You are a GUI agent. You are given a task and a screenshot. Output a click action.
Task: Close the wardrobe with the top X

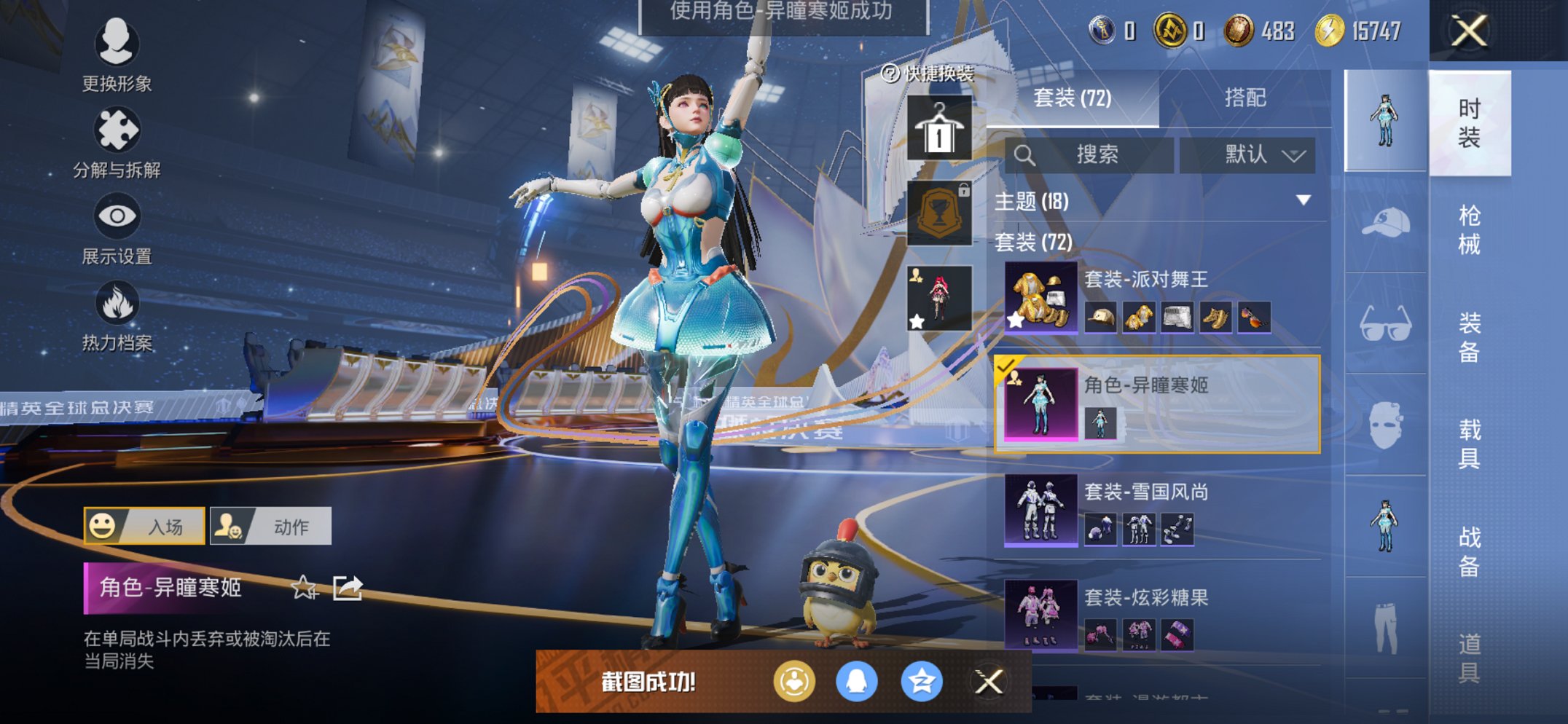click(x=1468, y=31)
